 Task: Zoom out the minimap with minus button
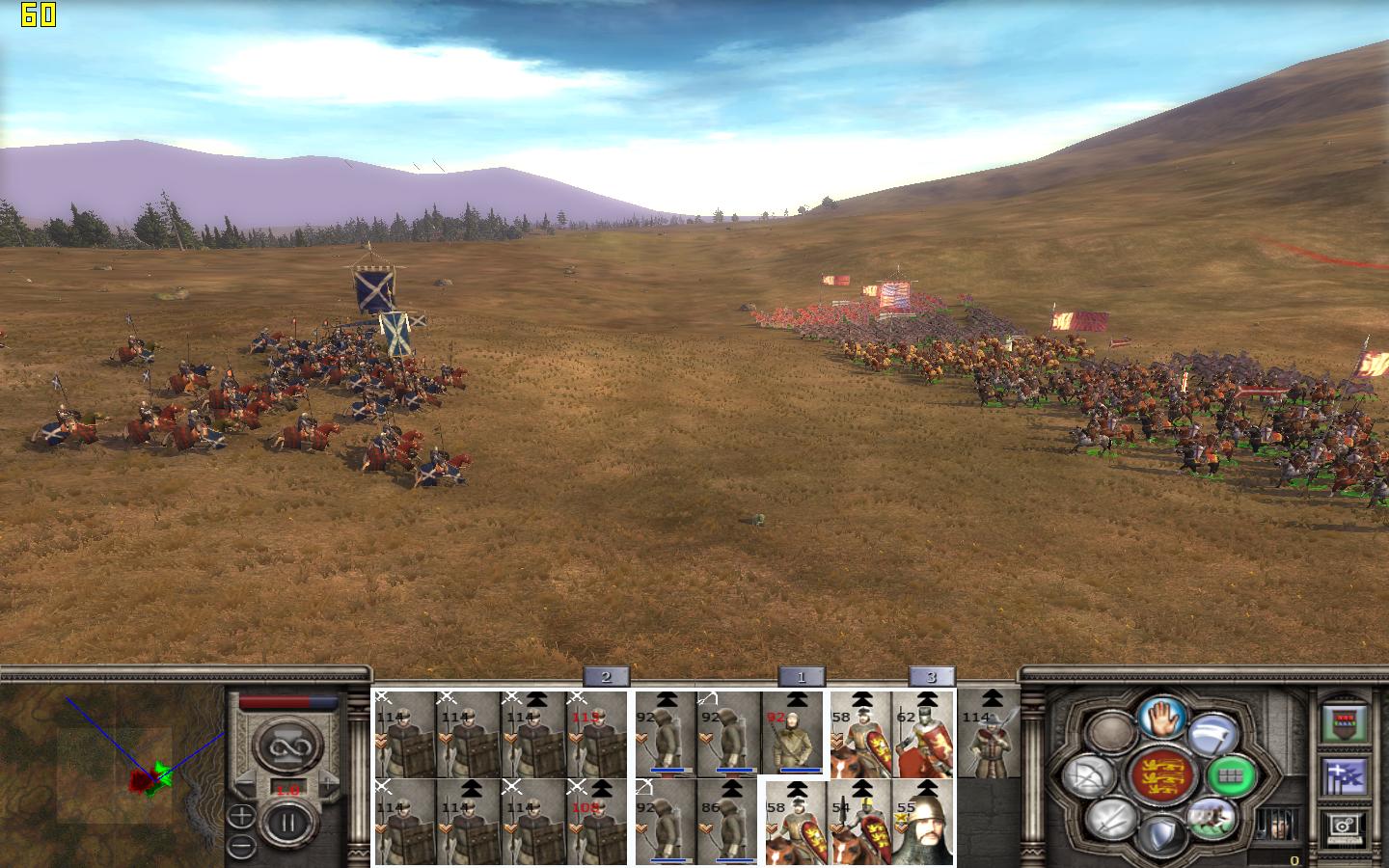click(241, 847)
